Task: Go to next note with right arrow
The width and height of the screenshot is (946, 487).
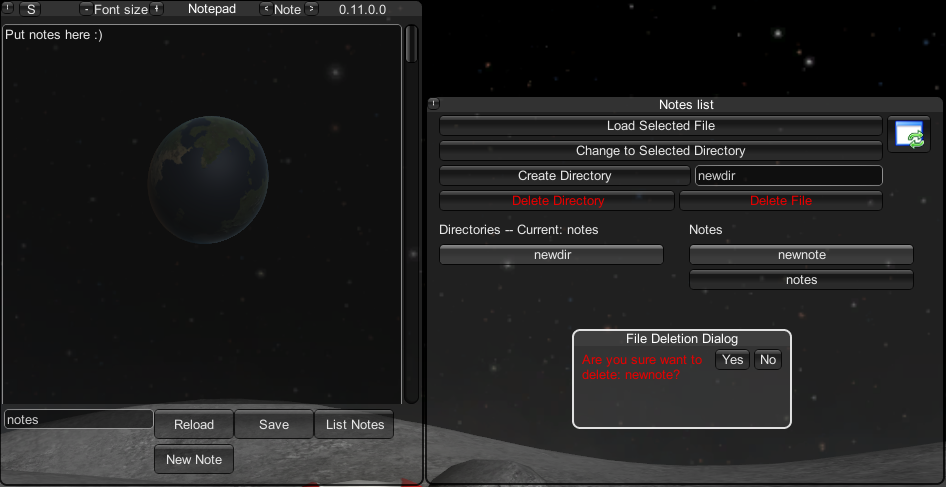Action: [311, 9]
